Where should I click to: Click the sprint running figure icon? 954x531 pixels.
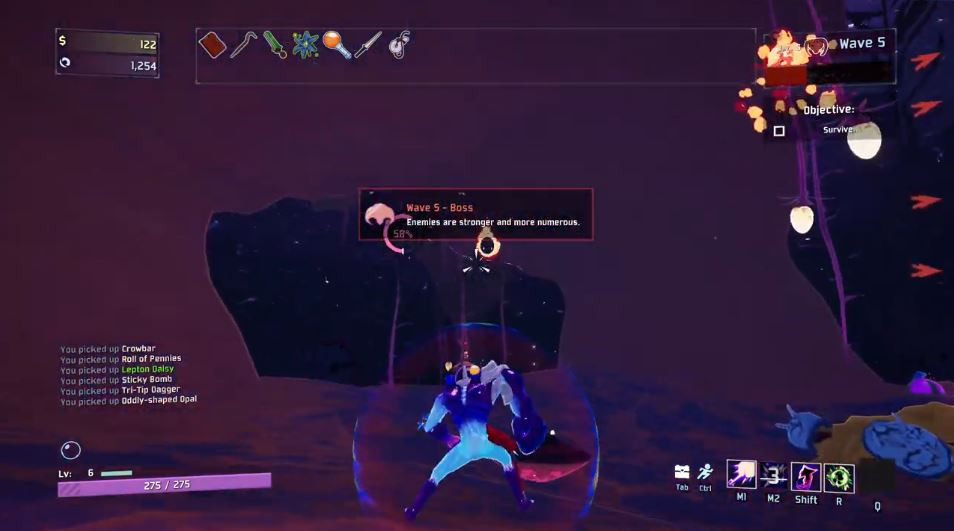[x=705, y=472]
